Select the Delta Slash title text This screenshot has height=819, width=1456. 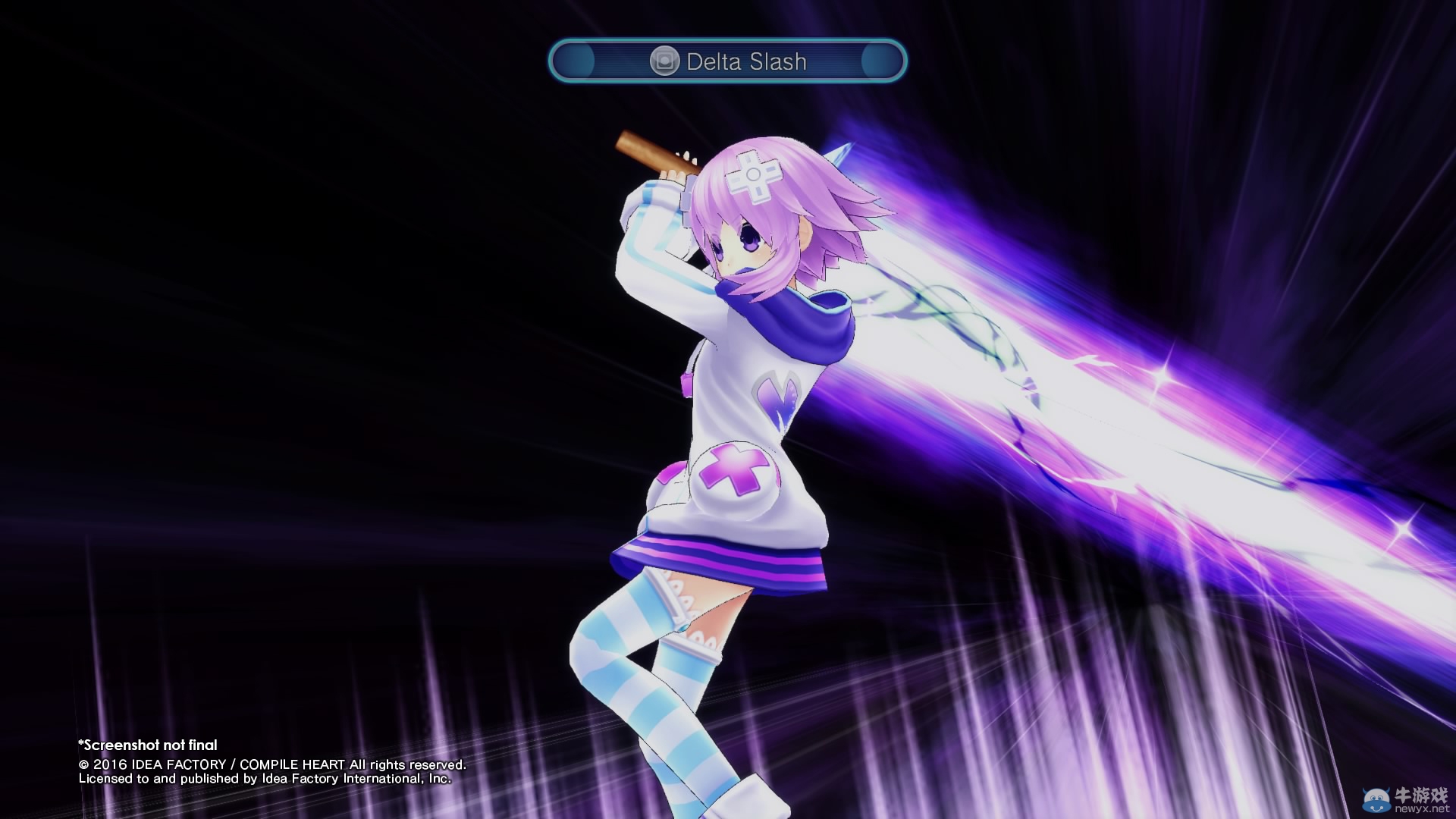[x=746, y=62]
